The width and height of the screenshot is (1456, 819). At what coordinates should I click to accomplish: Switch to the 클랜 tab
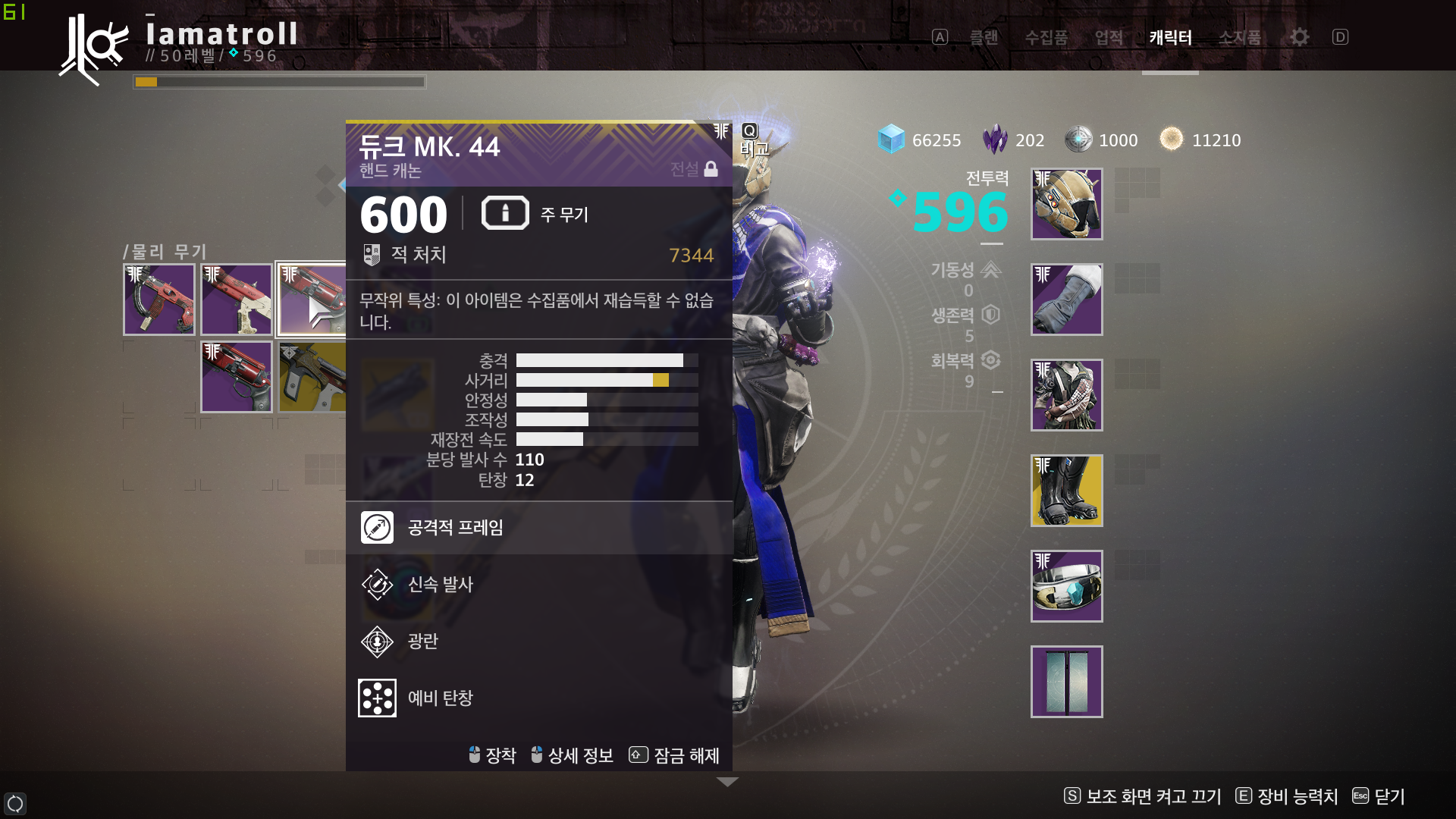click(x=984, y=37)
